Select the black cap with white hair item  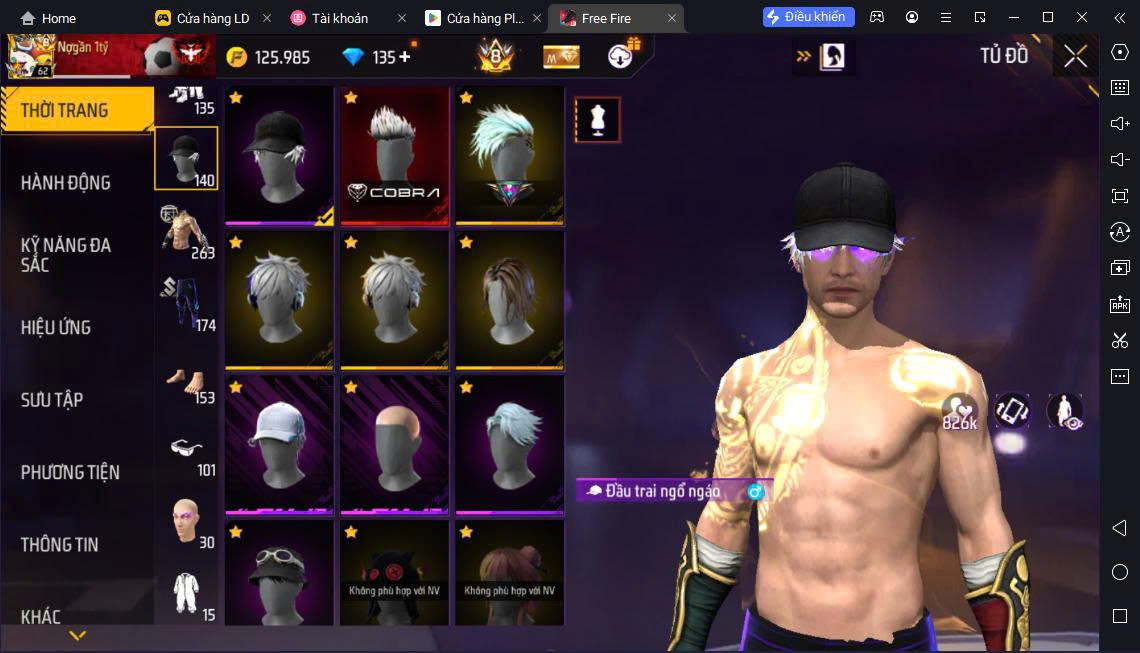point(279,156)
